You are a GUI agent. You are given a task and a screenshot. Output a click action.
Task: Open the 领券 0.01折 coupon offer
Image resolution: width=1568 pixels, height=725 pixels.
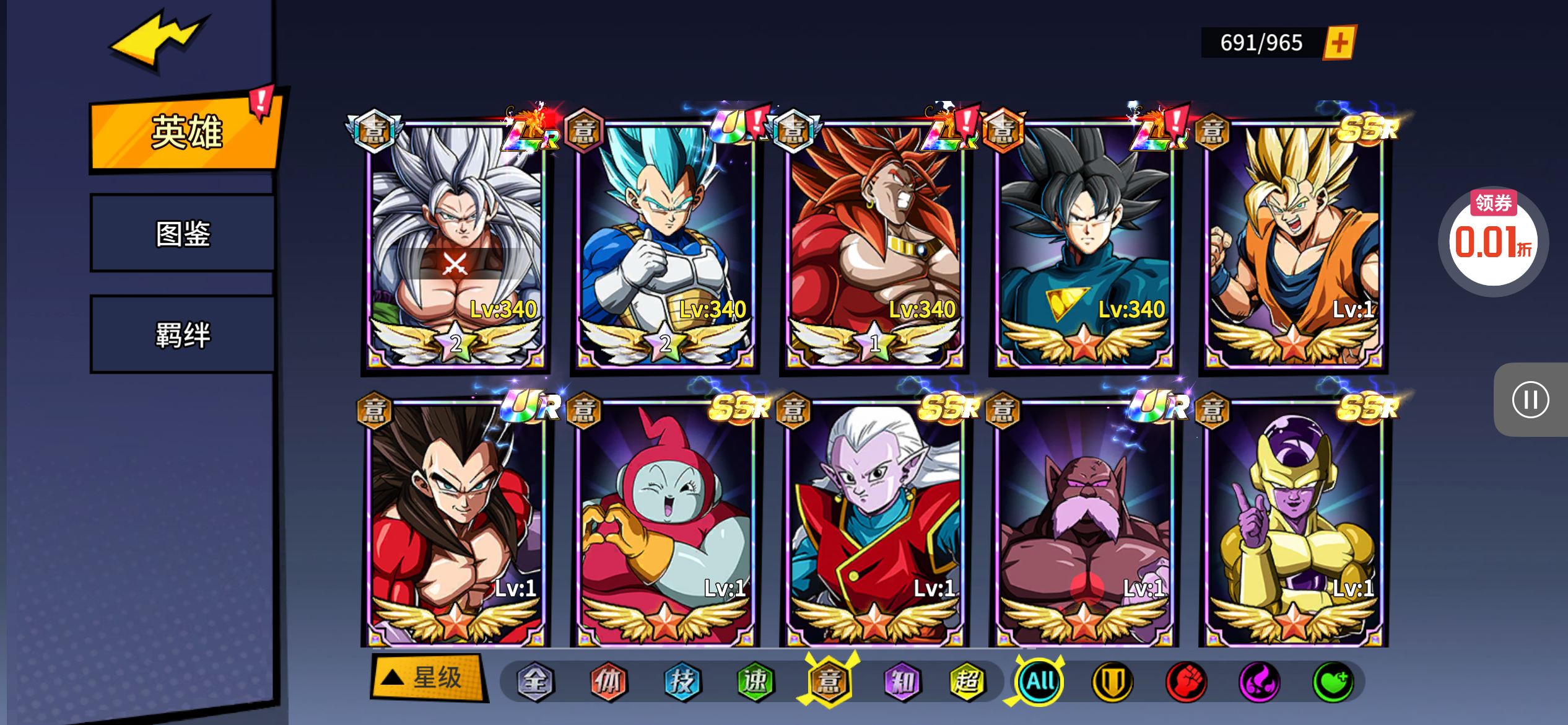point(1493,239)
